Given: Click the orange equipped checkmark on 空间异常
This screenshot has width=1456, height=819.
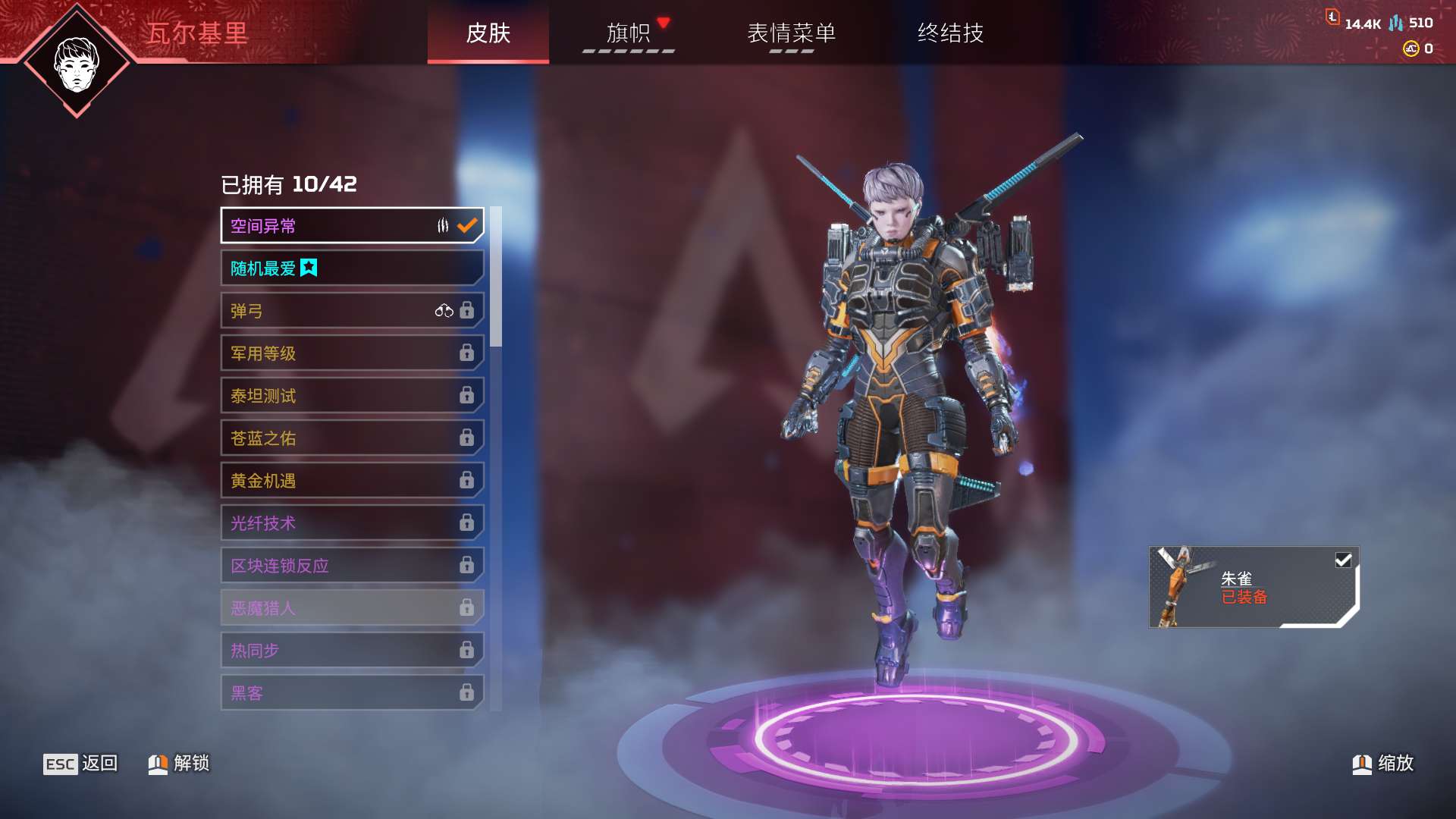Looking at the screenshot, I should [x=468, y=224].
